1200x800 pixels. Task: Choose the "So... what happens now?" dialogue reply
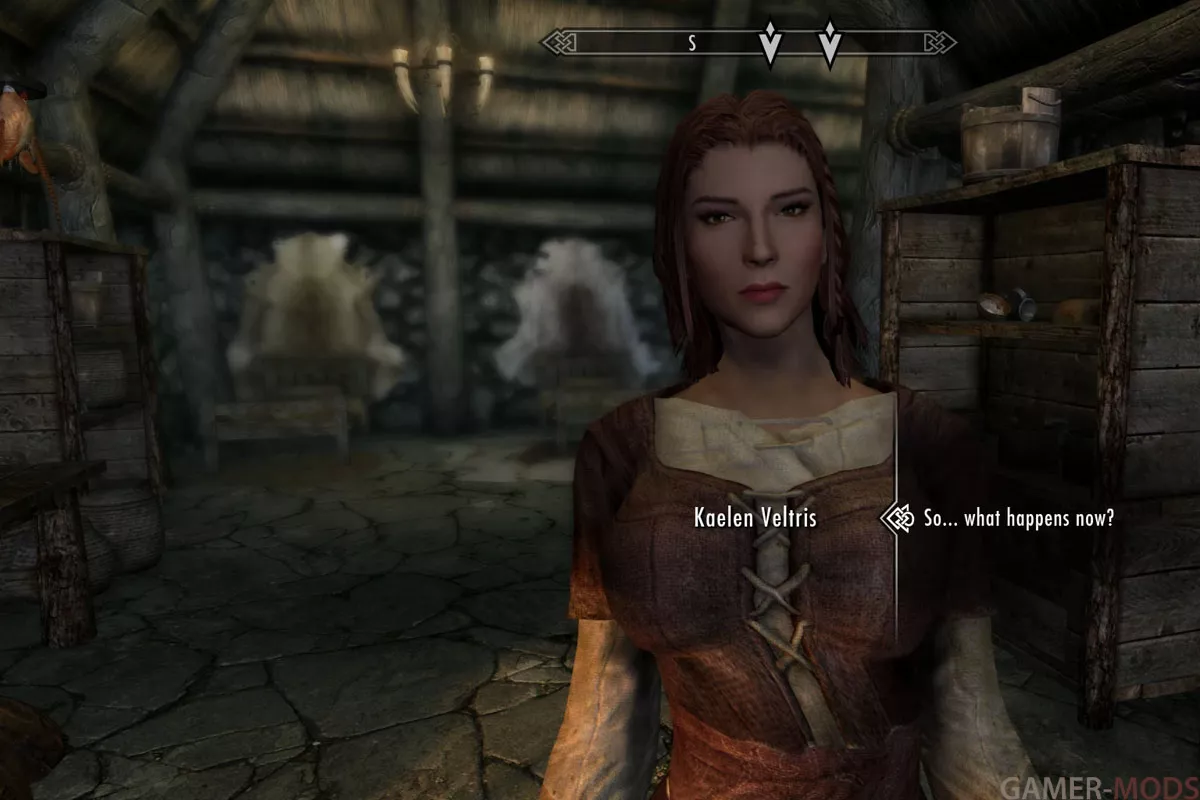(1018, 519)
